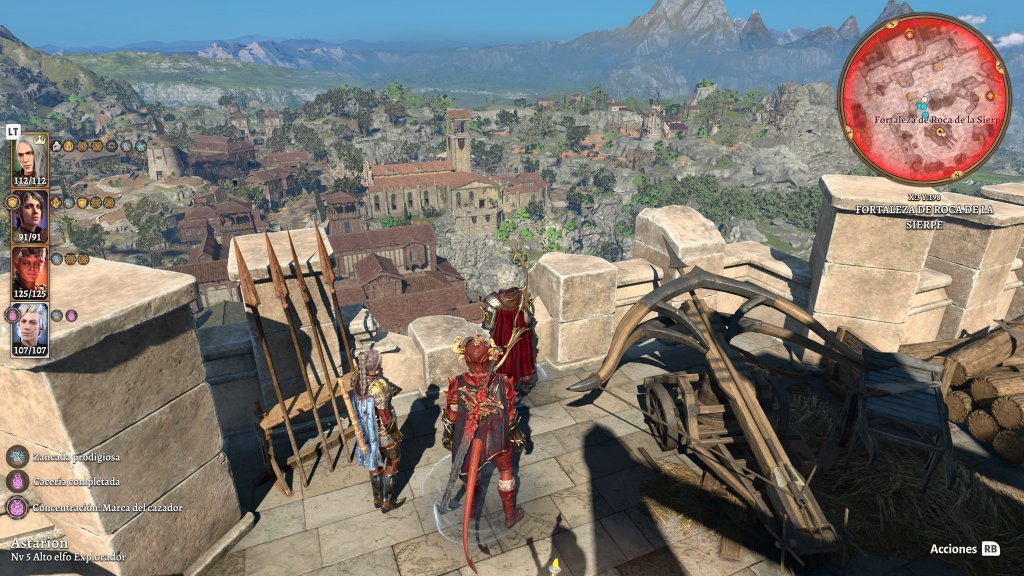Select the Shadowheart portrait showing 91/91
The height and width of the screenshot is (576, 1024).
click(30, 212)
